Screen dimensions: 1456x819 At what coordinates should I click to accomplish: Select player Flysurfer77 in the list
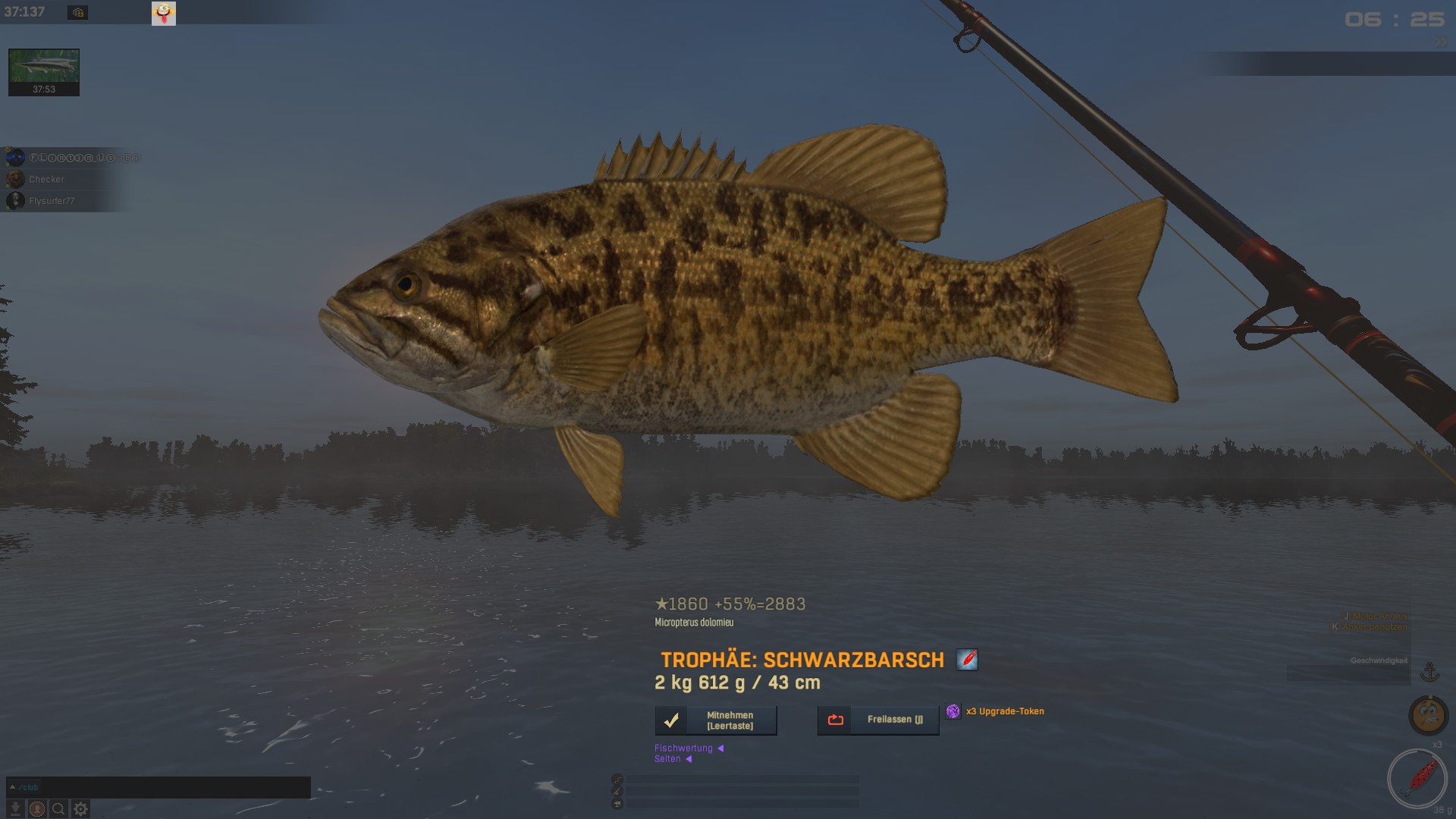coord(52,201)
